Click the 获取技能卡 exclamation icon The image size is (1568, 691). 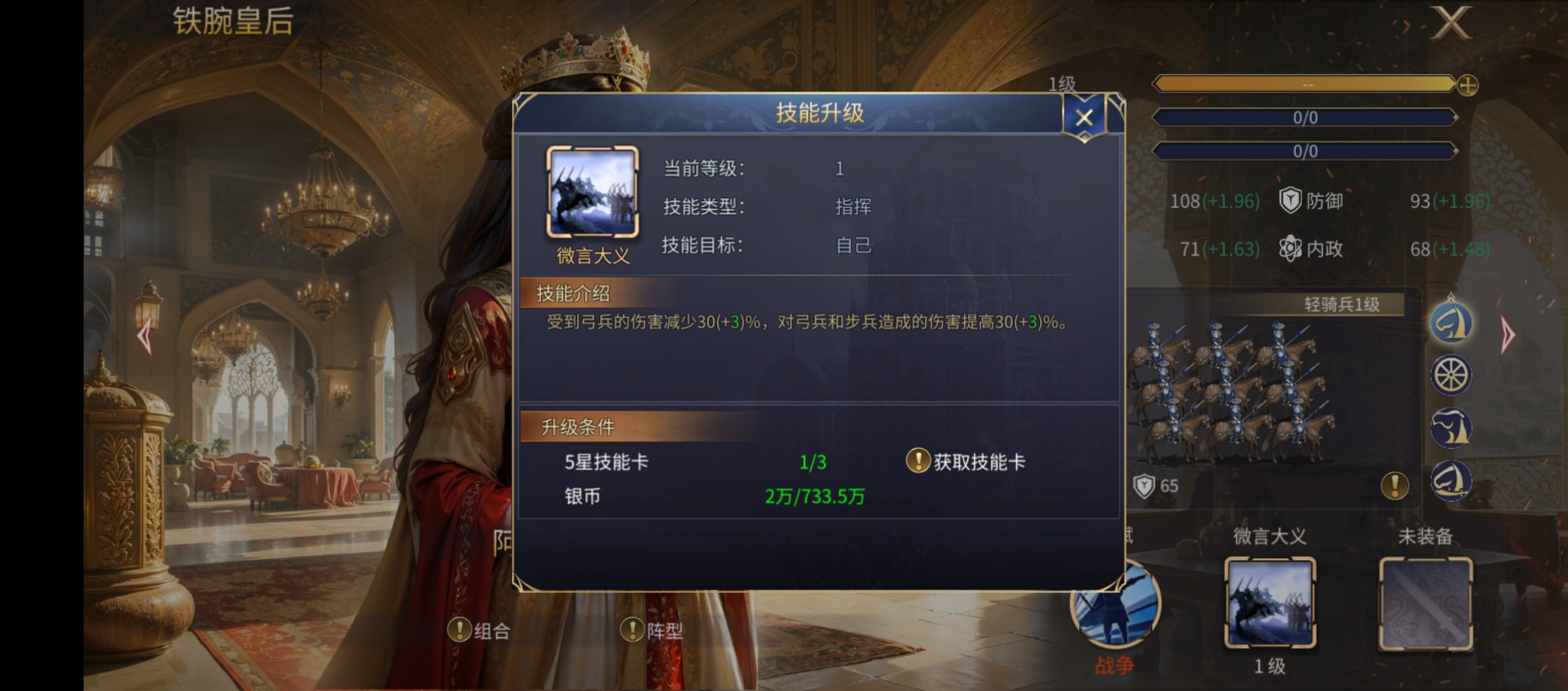pos(918,461)
